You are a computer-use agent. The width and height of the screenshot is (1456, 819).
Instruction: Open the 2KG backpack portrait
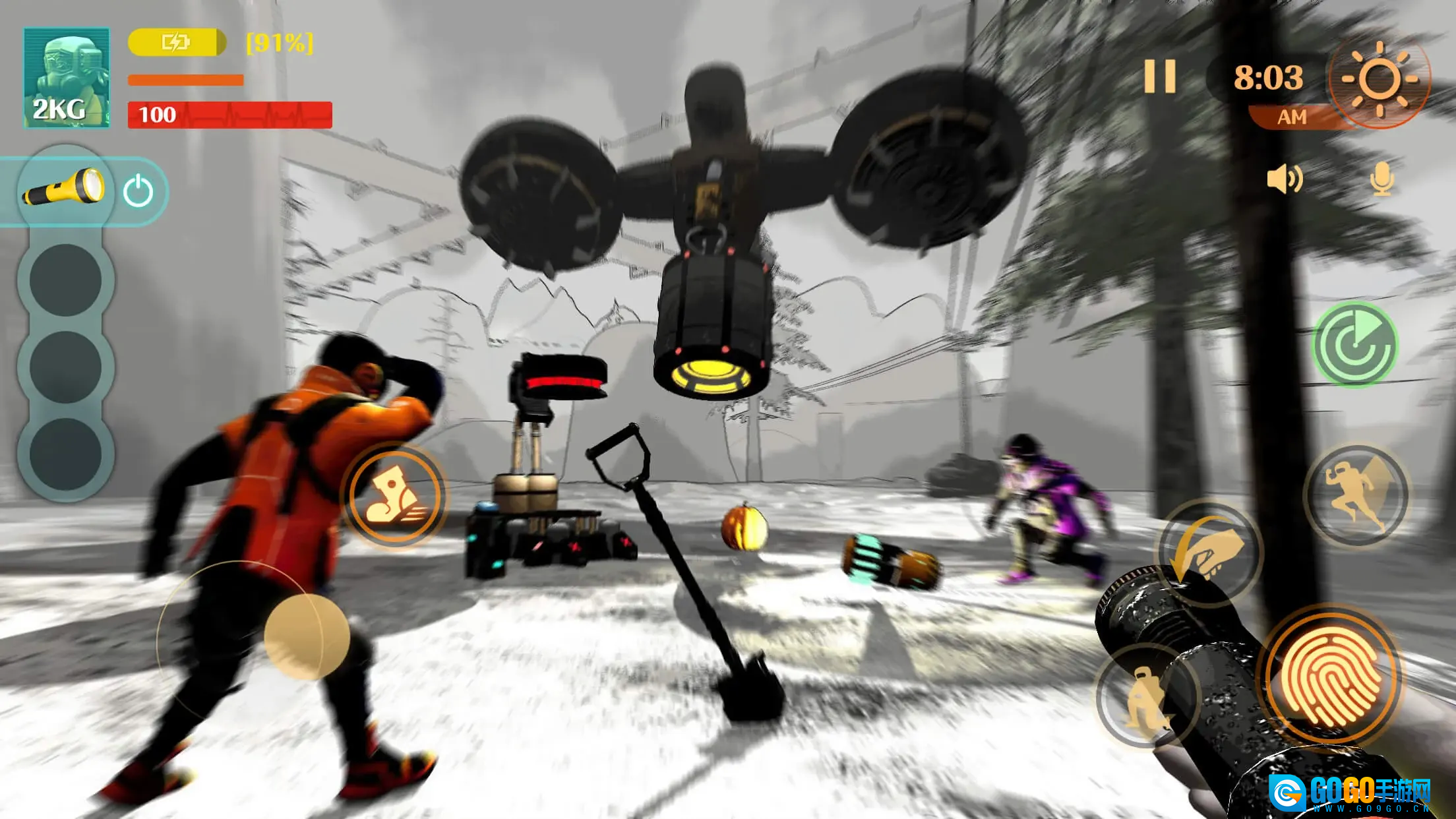(x=67, y=77)
